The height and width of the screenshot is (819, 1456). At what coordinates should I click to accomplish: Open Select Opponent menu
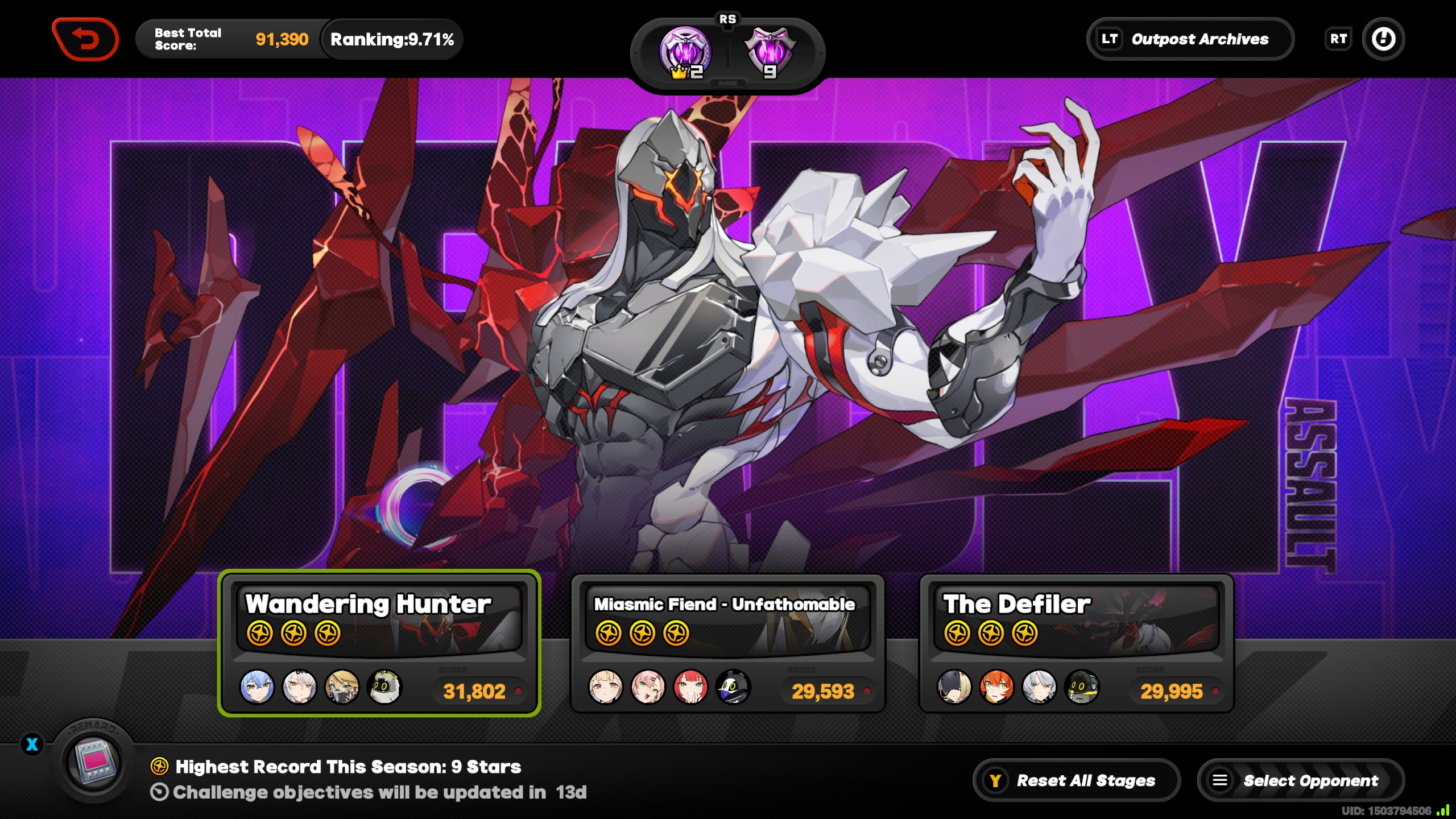(x=1300, y=780)
